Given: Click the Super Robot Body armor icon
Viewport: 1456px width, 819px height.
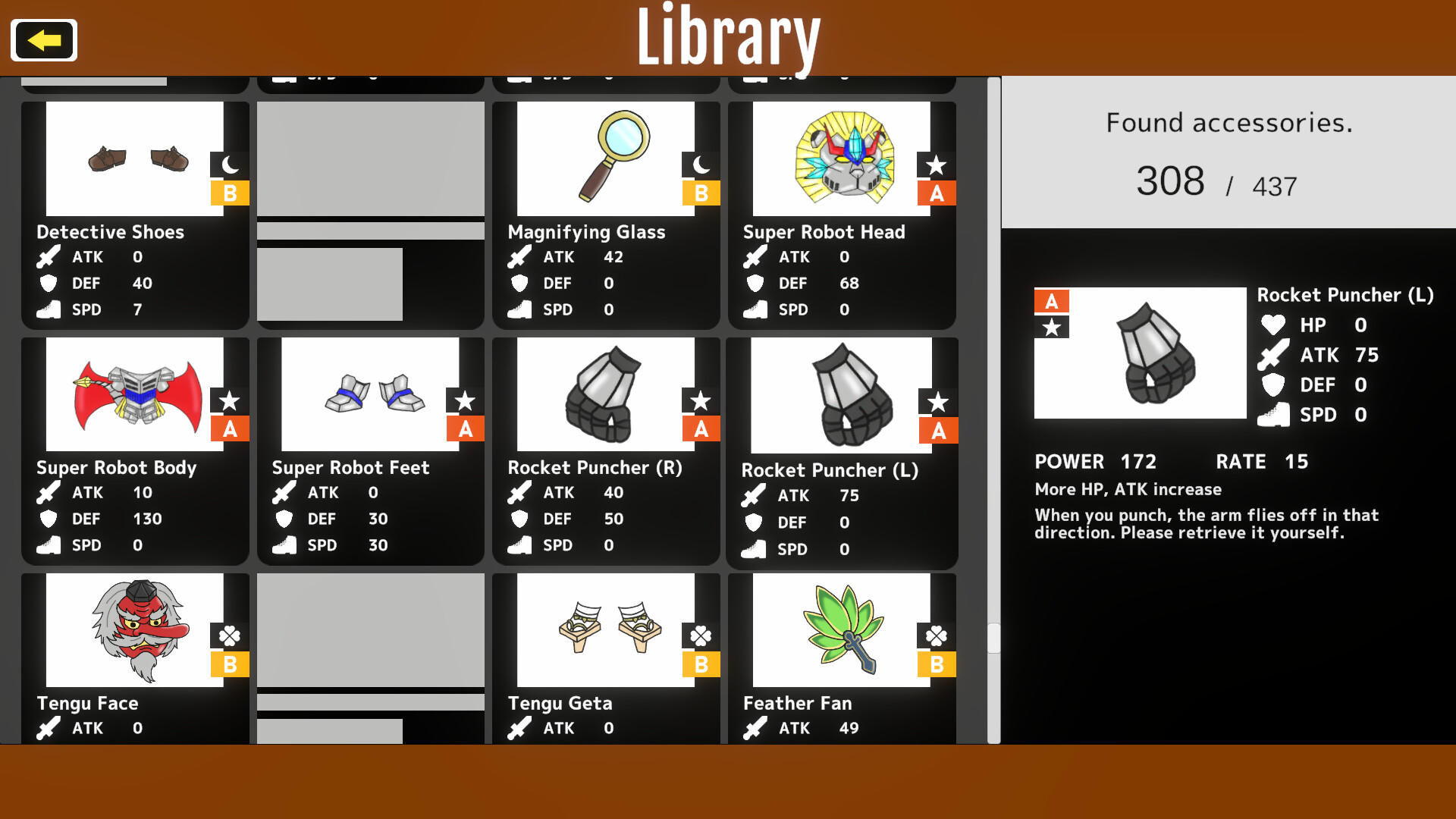Looking at the screenshot, I should click(135, 393).
